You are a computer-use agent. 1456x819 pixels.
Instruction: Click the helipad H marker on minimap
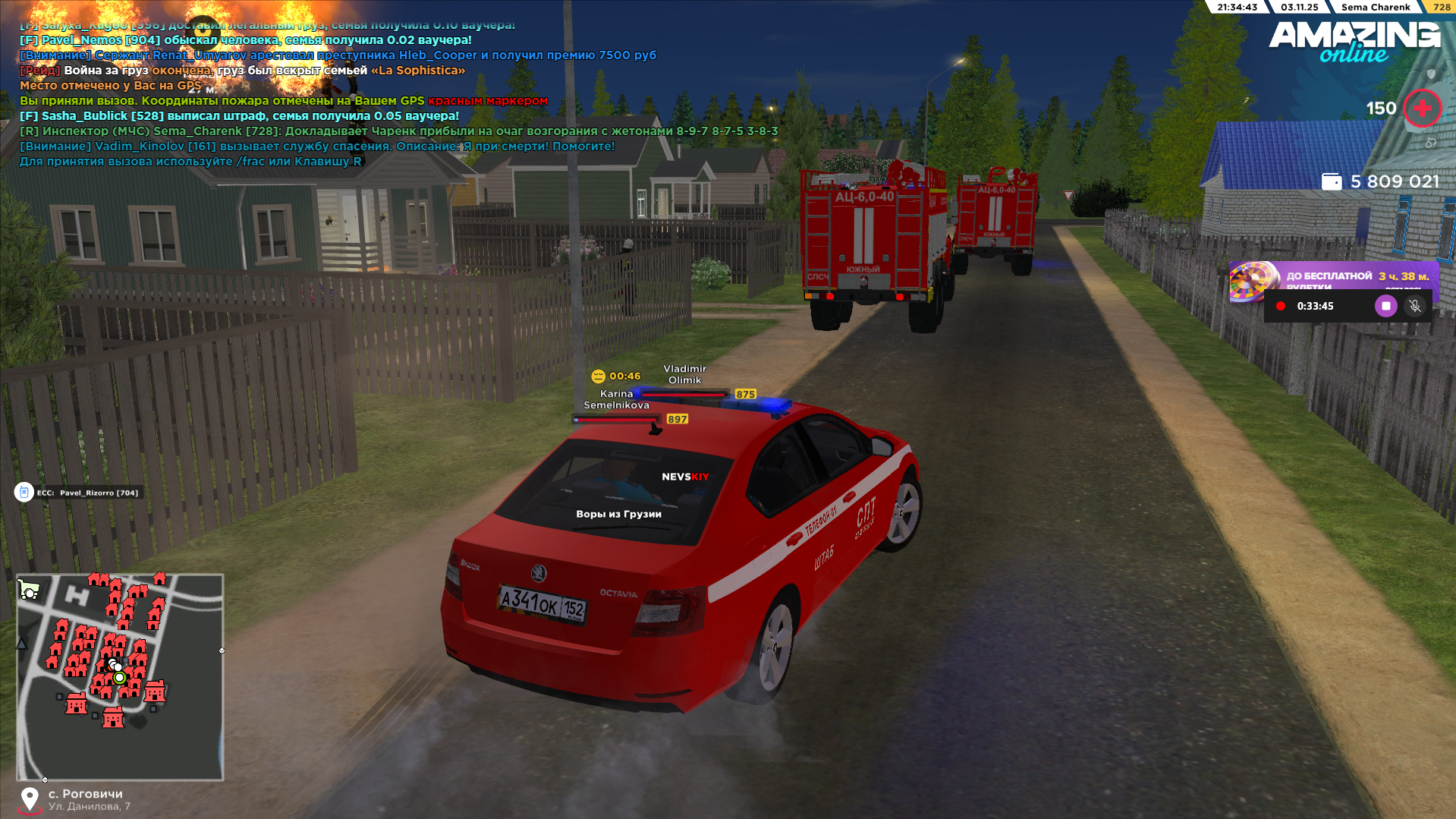click(x=76, y=595)
